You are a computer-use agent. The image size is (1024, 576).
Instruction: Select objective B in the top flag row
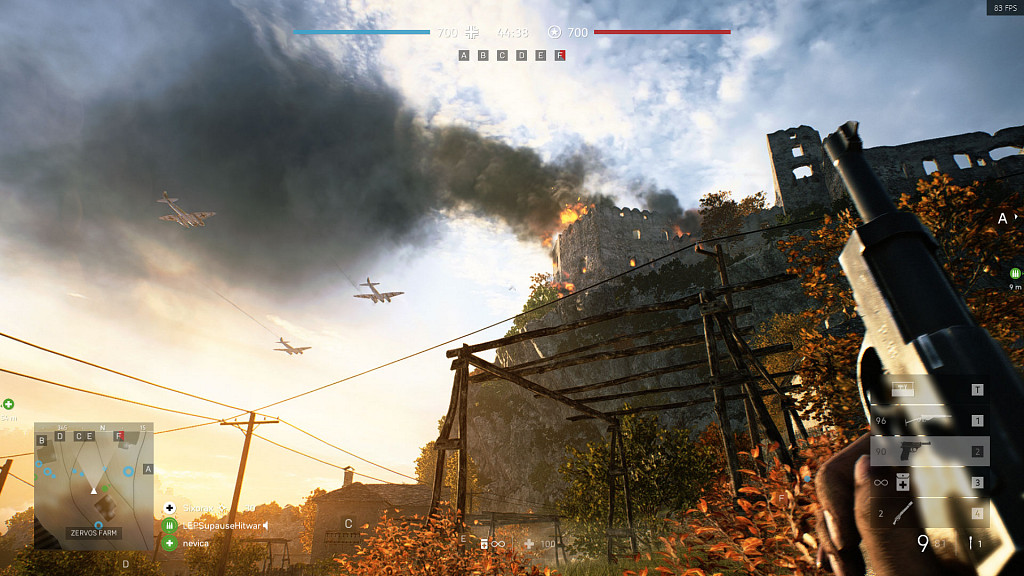pyautogui.click(x=483, y=56)
